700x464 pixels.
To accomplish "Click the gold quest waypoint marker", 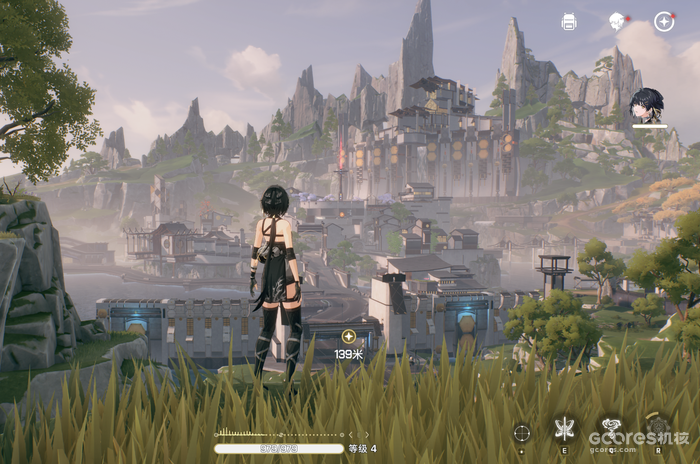I will (348, 336).
